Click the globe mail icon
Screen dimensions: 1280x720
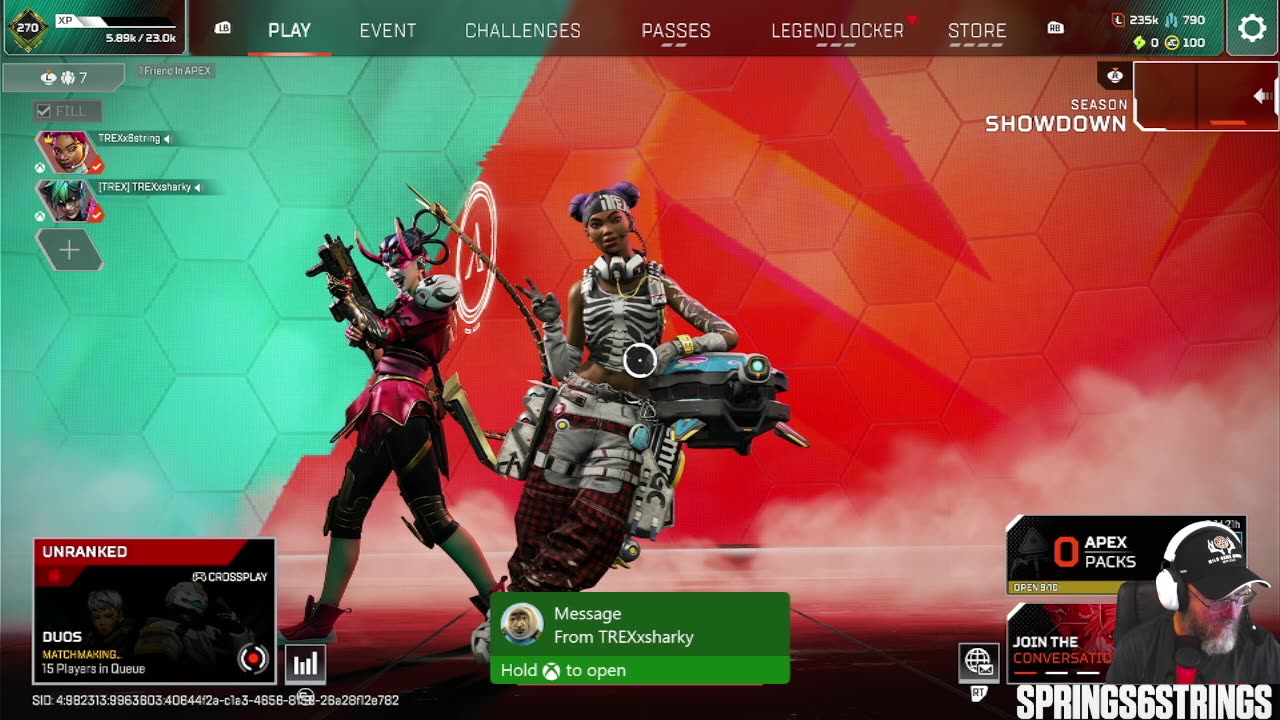point(978,661)
